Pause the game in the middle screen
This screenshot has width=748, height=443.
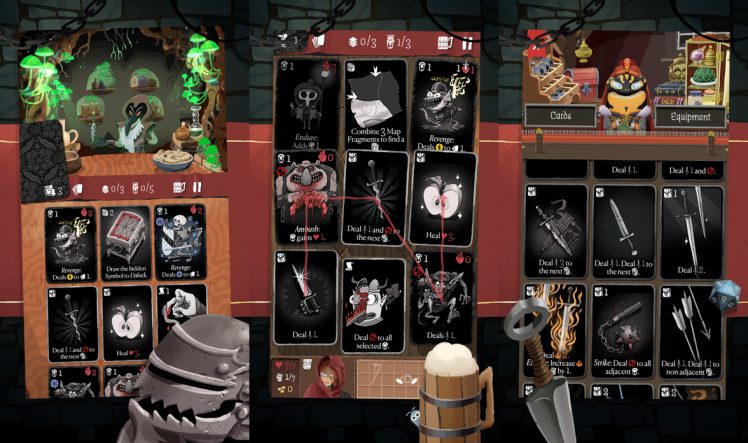[466, 42]
